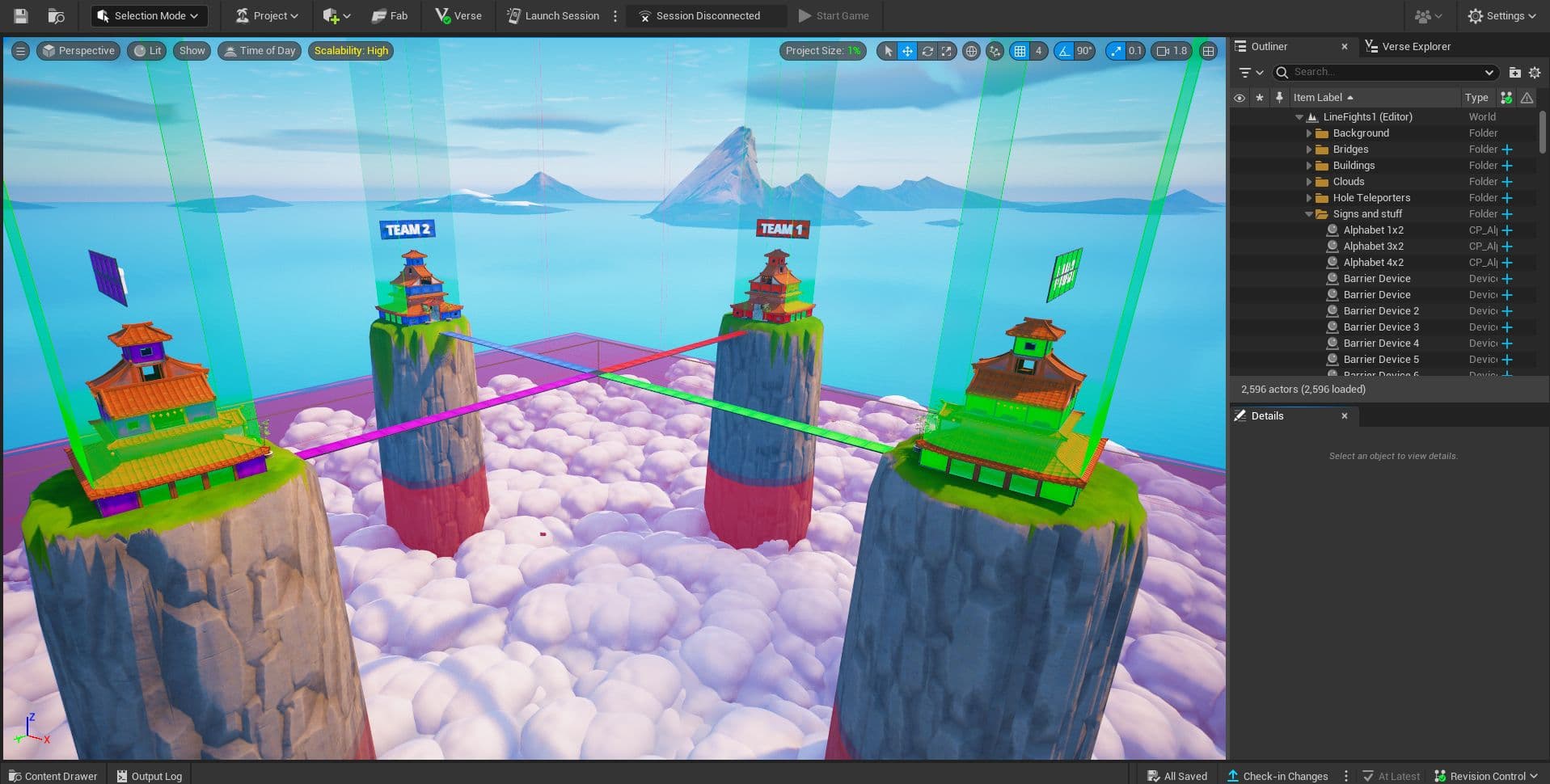Select the Scale transform tool

pos(946,50)
